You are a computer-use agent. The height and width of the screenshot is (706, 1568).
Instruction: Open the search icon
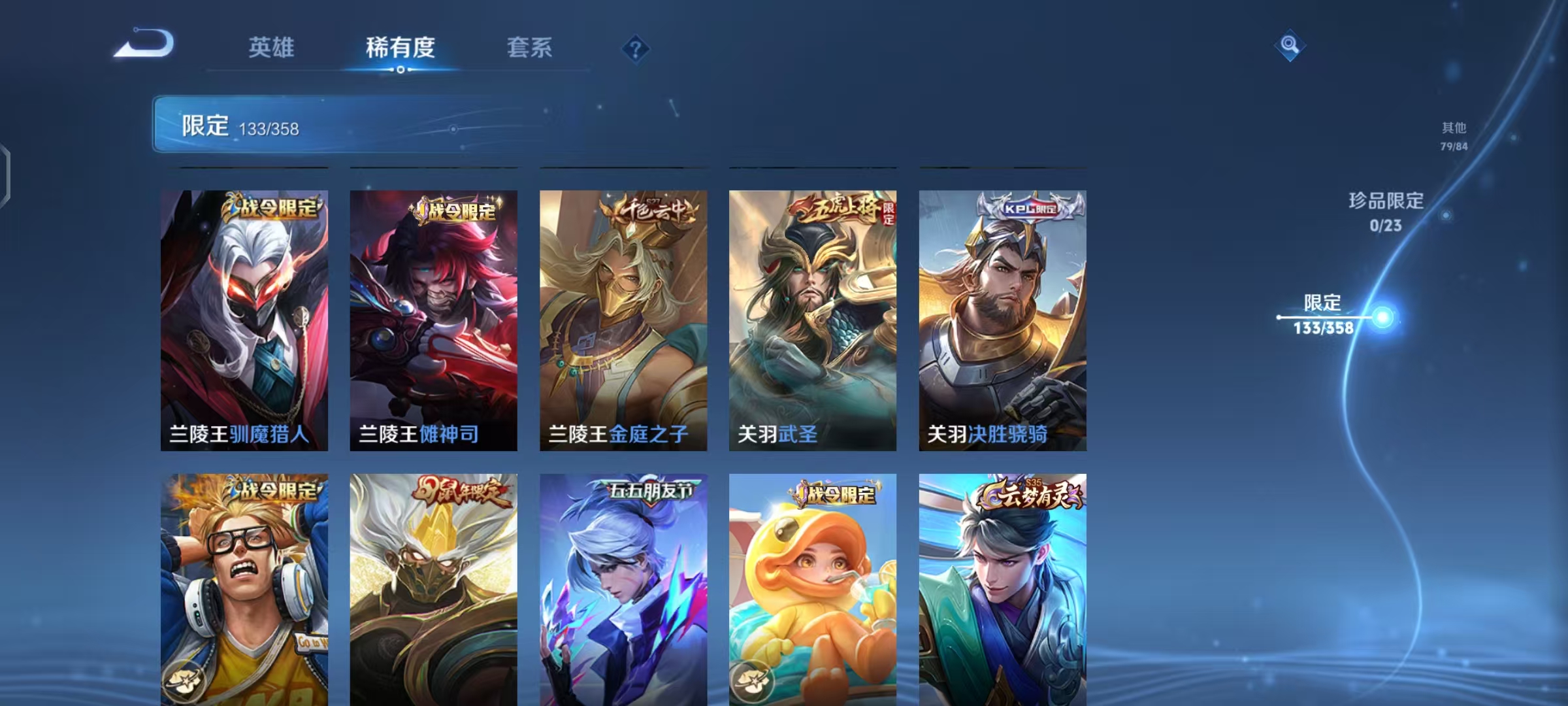pyautogui.click(x=1288, y=45)
